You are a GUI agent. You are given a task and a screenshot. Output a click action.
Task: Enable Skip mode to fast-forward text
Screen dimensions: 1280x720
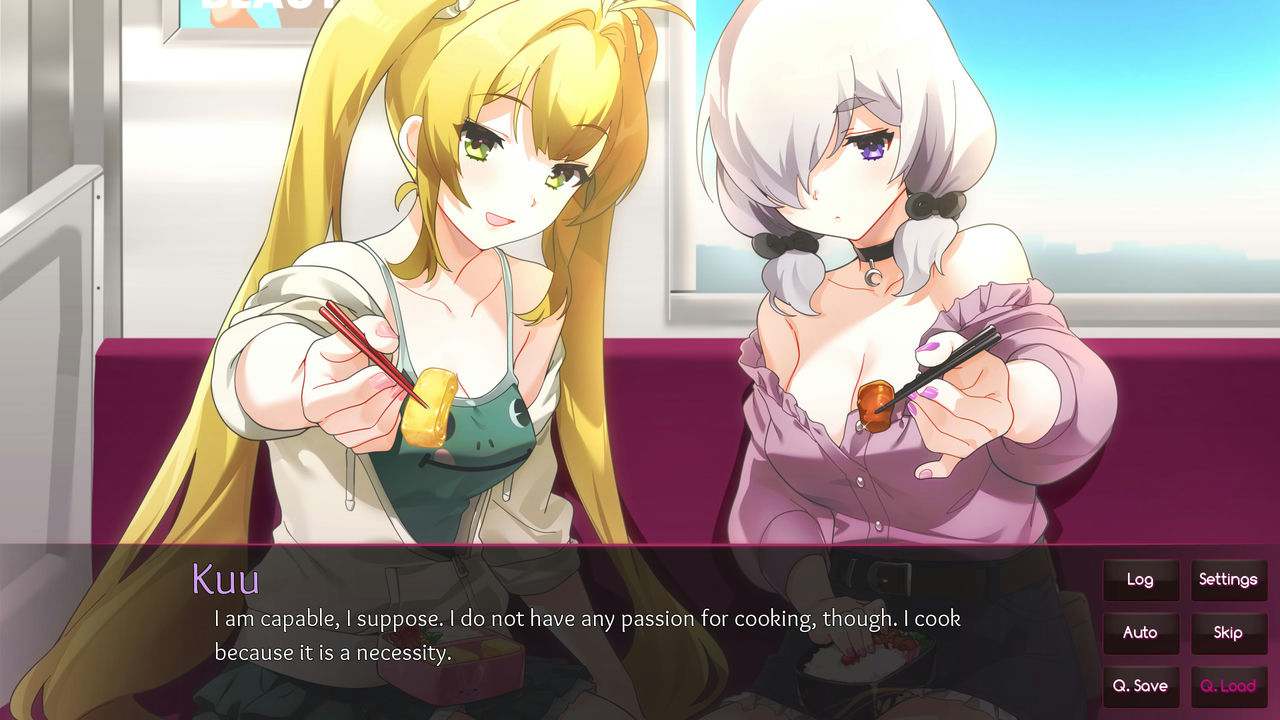tap(1229, 633)
